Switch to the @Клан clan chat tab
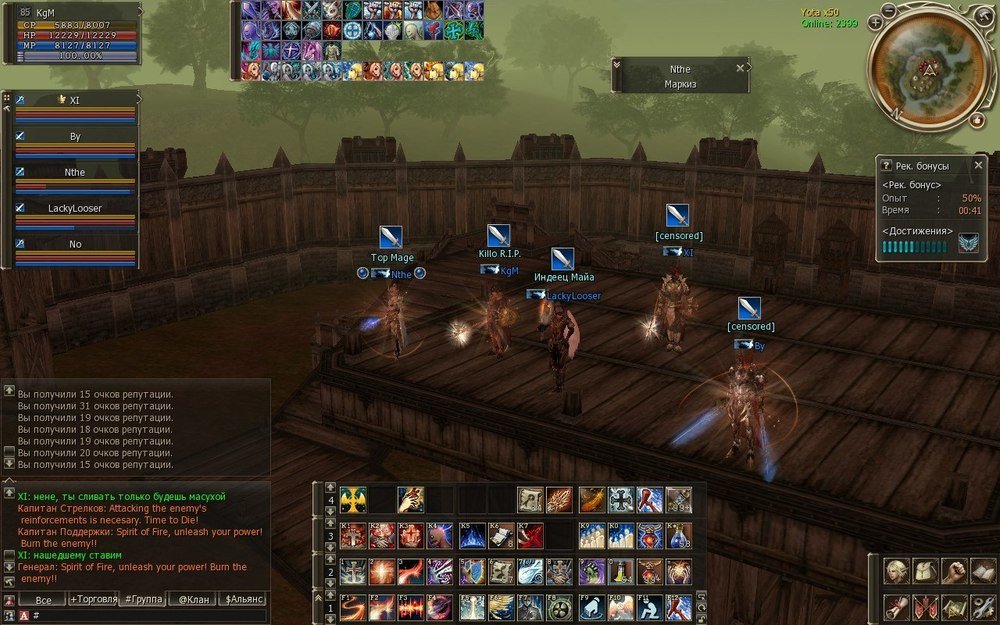The width and height of the screenshot is (1000, 625). [191, 599]
